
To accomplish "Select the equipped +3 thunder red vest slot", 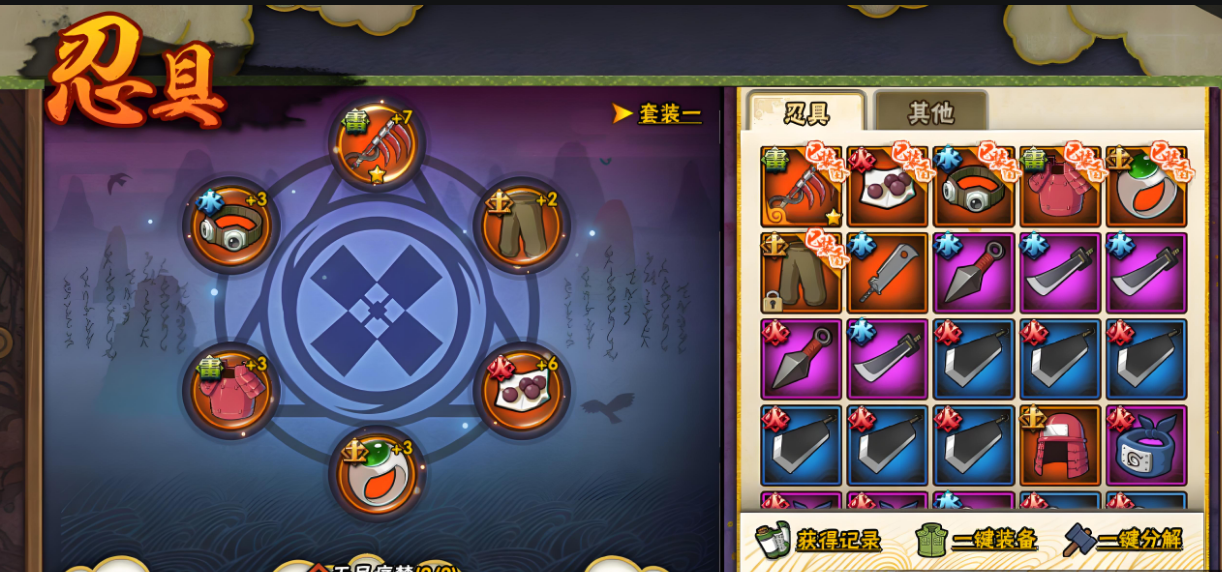I will (231, 391).
